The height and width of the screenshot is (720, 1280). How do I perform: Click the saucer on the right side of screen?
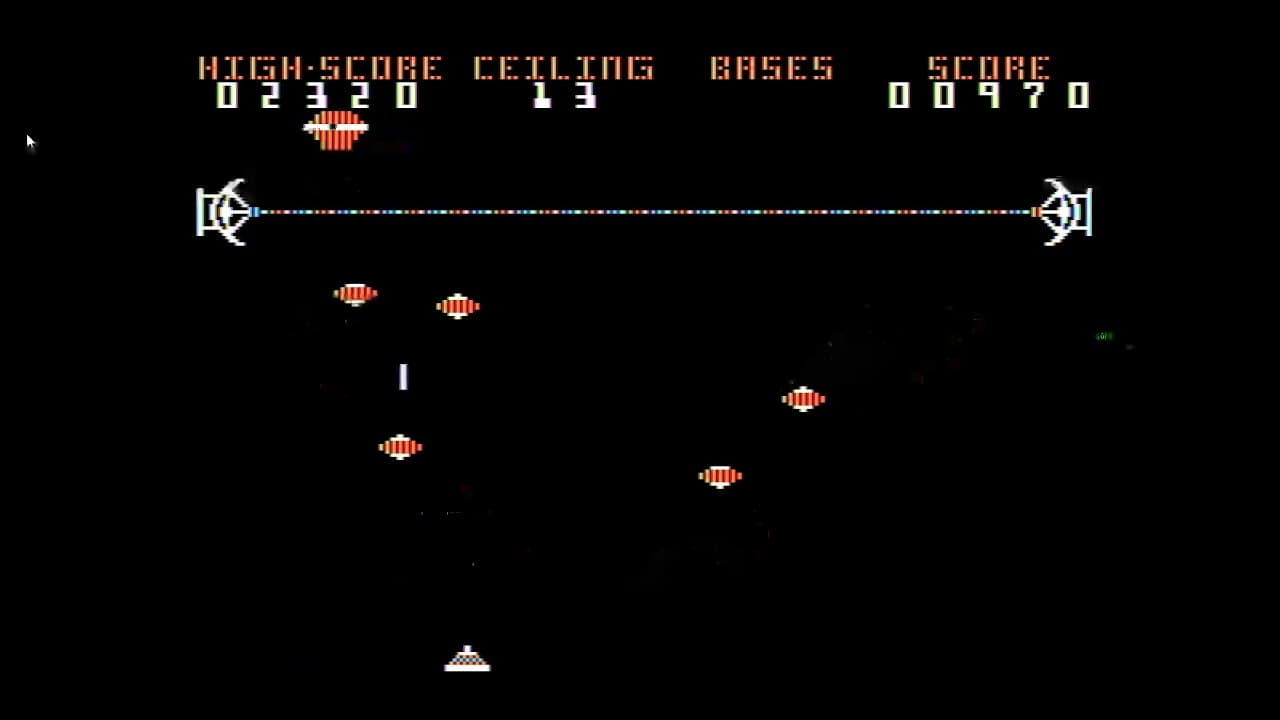tap(805, 399)
